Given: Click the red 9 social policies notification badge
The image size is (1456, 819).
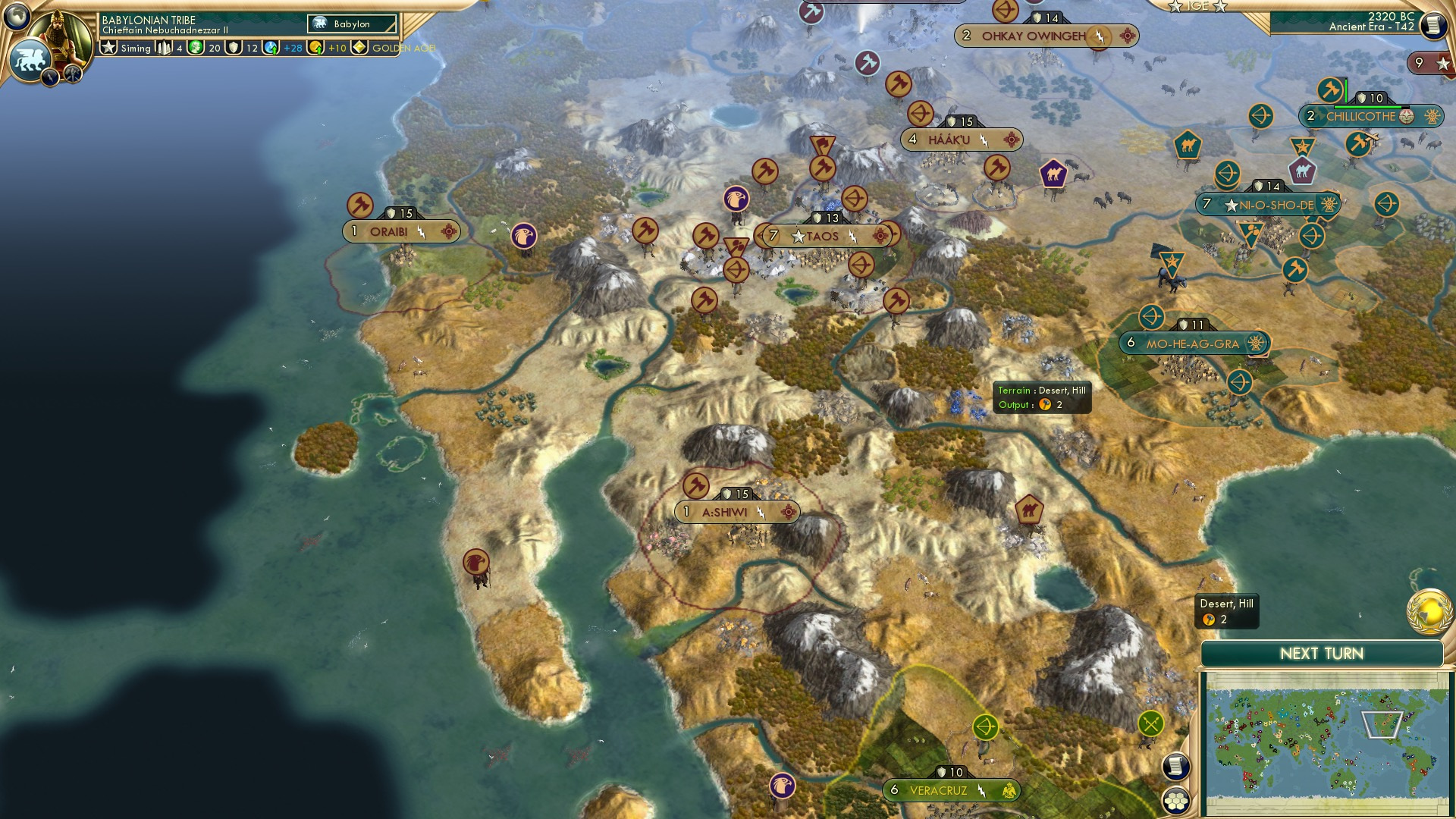Looking at the screenshot, I should [1420, 63].
